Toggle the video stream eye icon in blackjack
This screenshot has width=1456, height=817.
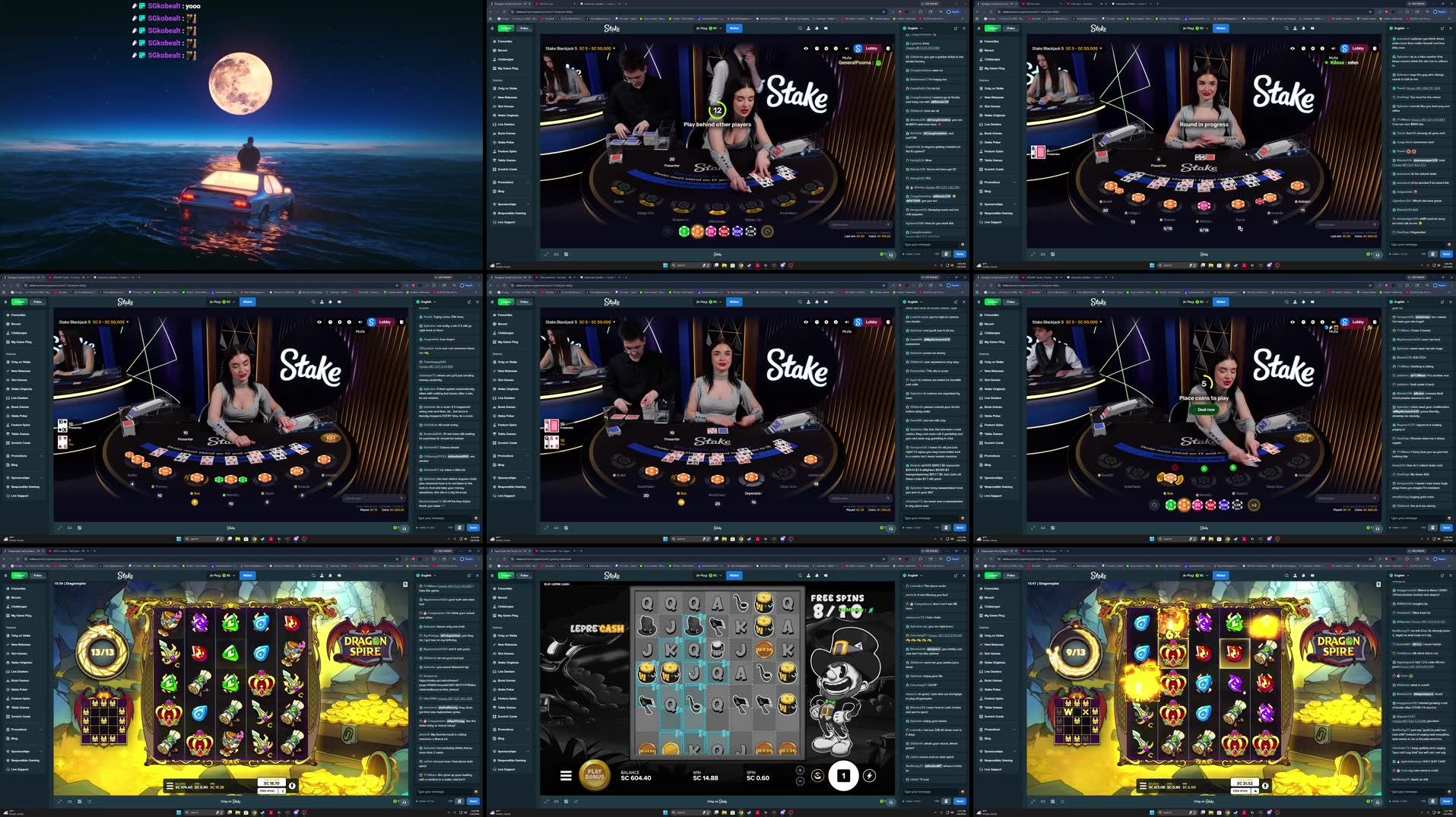point(807,48)
